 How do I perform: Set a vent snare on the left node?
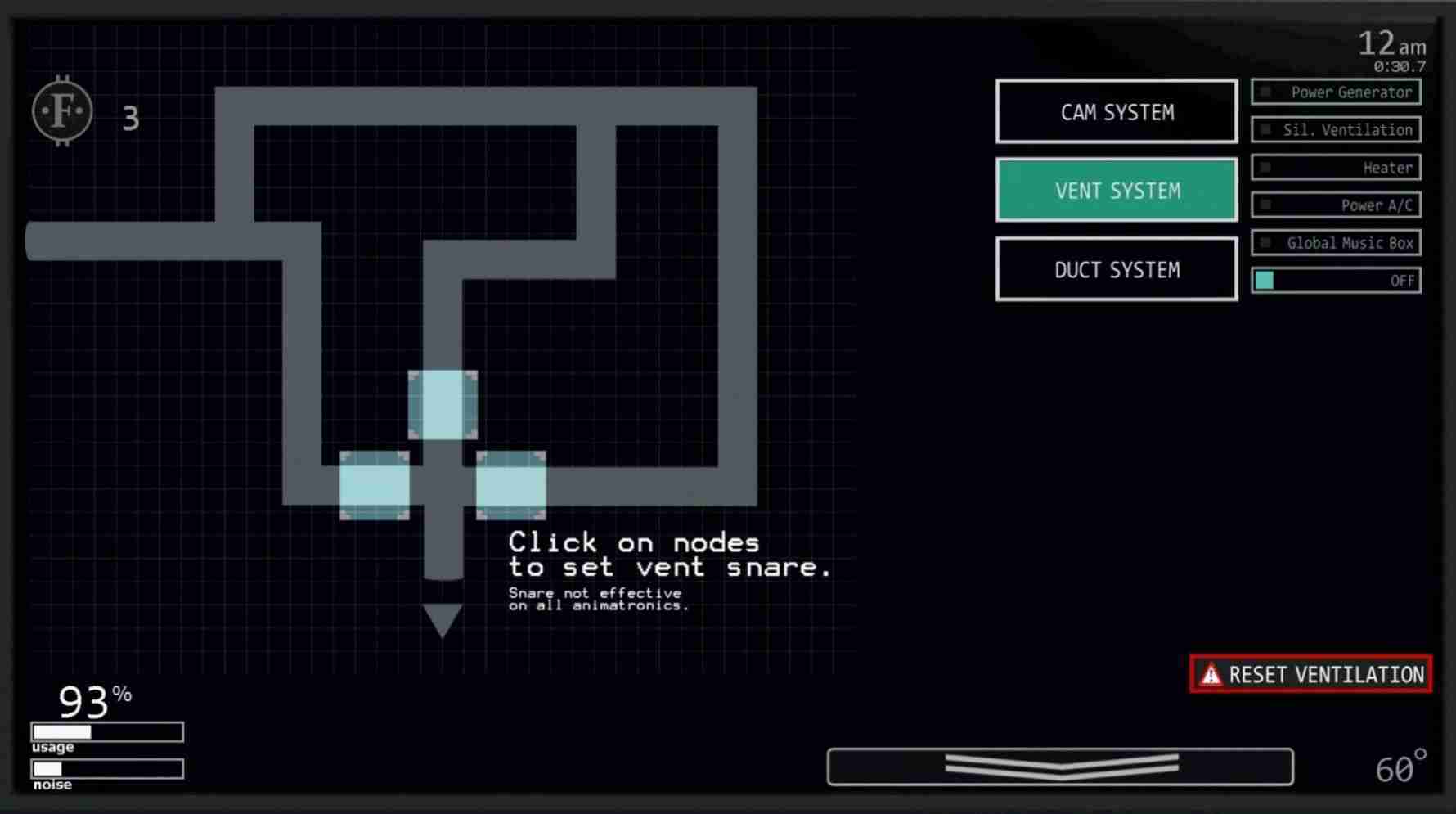tap(375, 485)
